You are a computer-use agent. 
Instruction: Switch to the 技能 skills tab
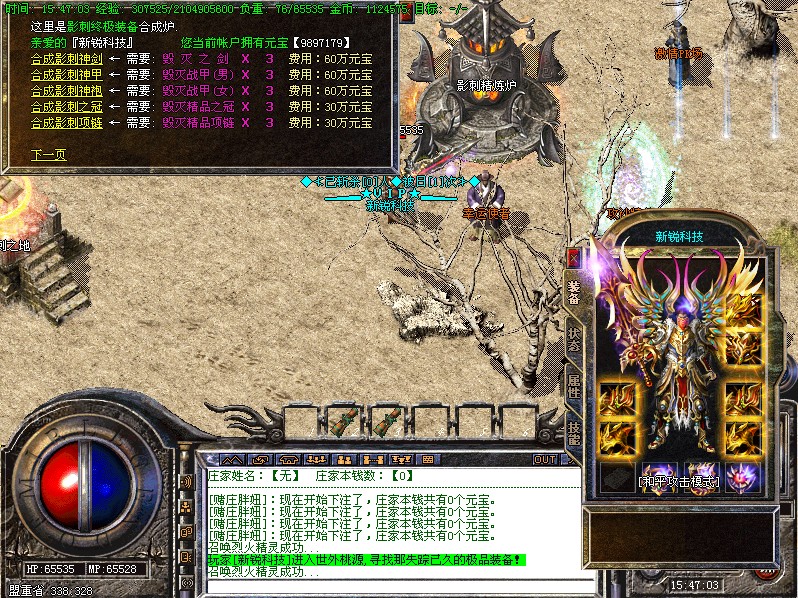coord(573,431)
